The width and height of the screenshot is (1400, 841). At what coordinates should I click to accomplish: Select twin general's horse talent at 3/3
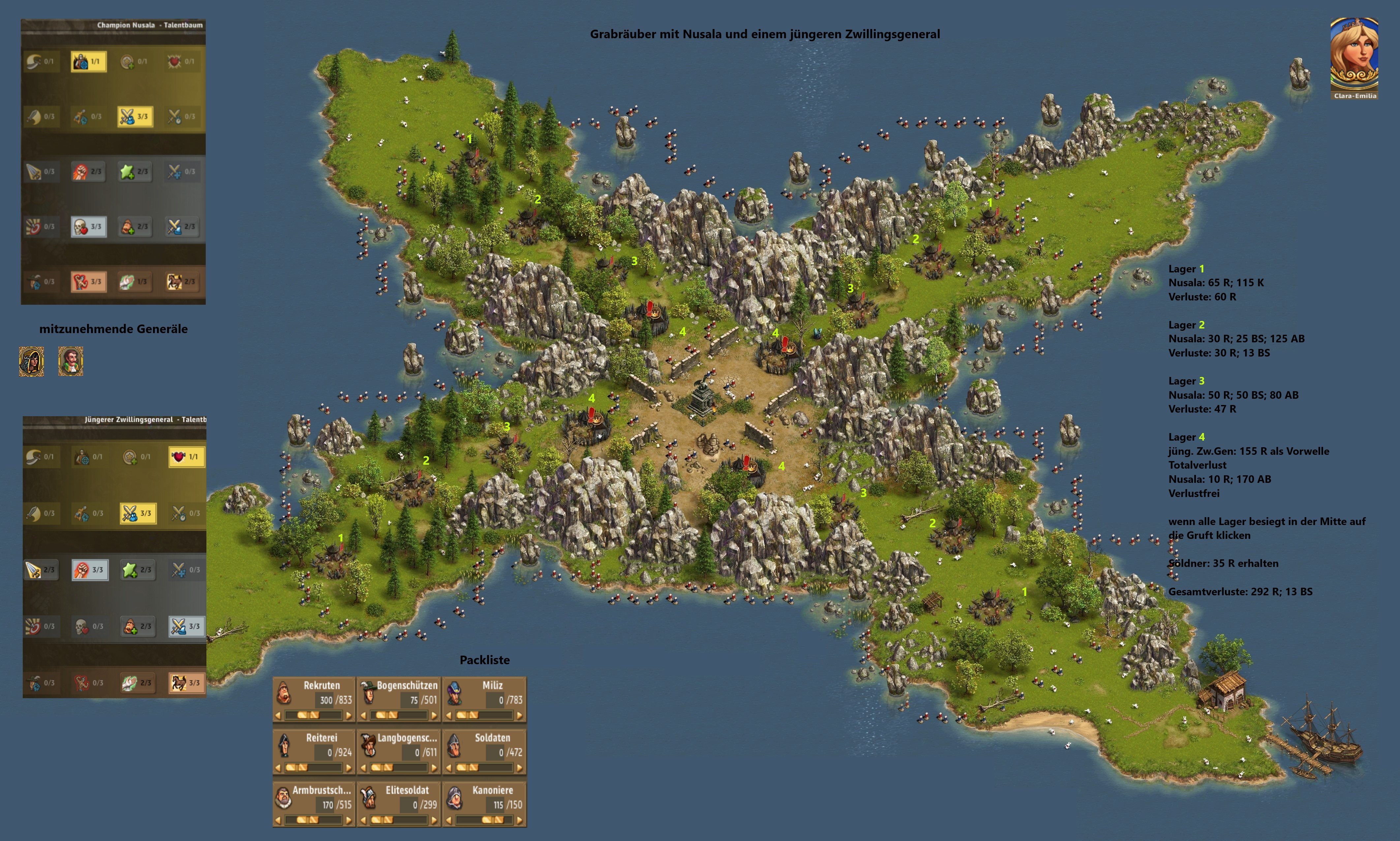tap(186, 683)
